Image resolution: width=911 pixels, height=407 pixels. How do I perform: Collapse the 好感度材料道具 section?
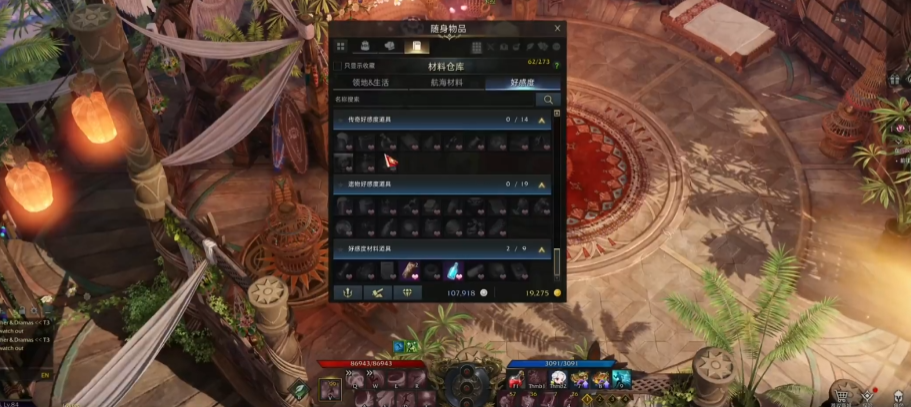click(542, 248)
